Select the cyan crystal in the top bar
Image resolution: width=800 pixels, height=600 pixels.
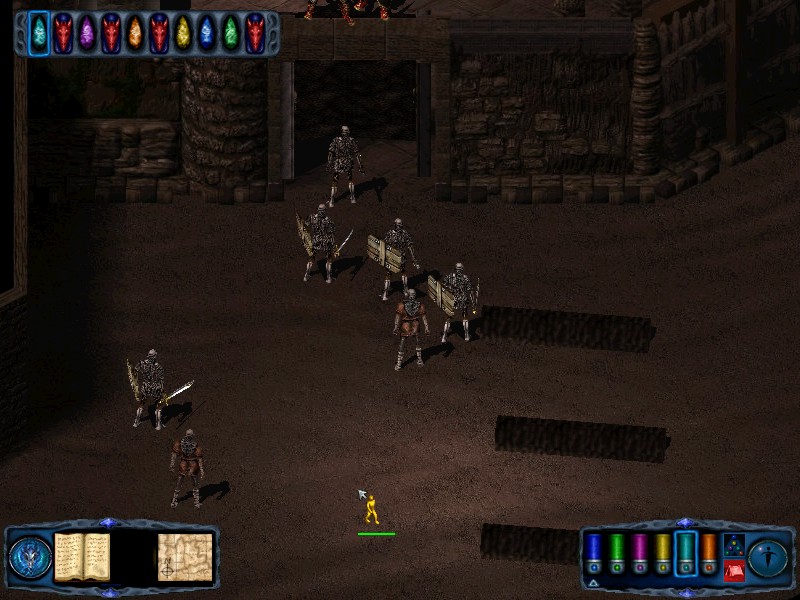pyautogui.click(x=39, y=33)
